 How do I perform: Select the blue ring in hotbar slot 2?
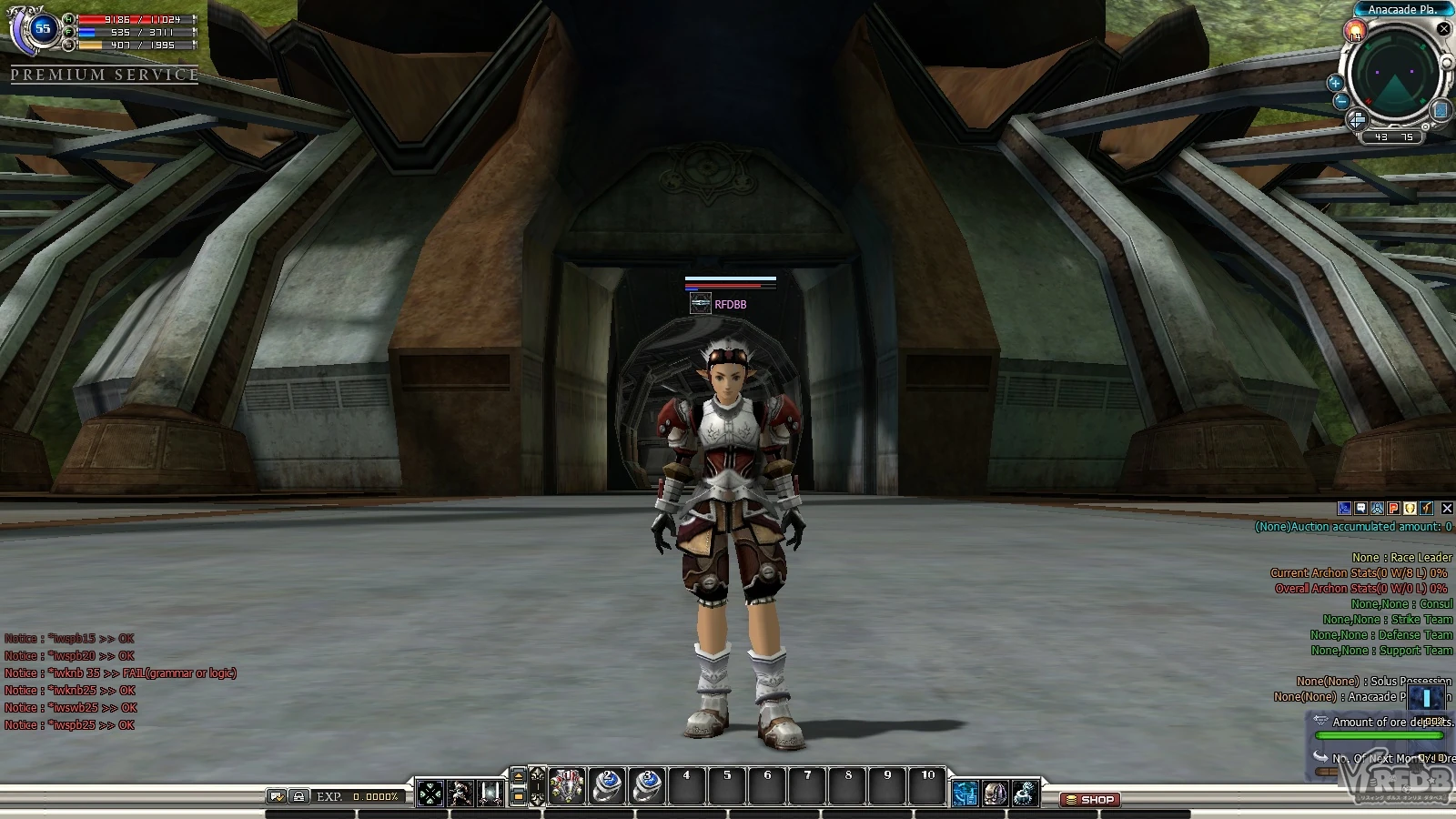[607, 787]
